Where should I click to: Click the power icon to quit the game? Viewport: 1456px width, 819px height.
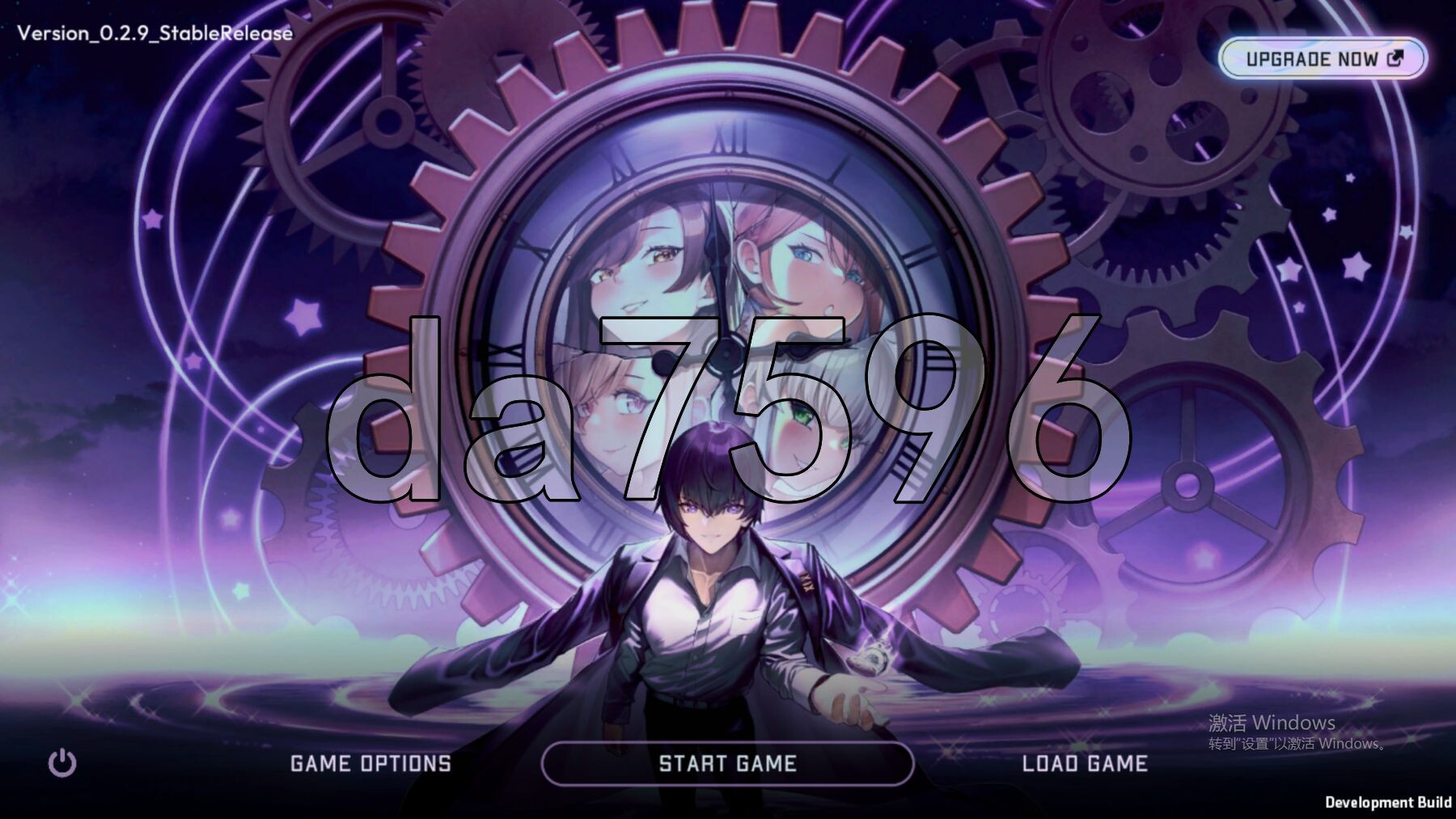[61, 761]
